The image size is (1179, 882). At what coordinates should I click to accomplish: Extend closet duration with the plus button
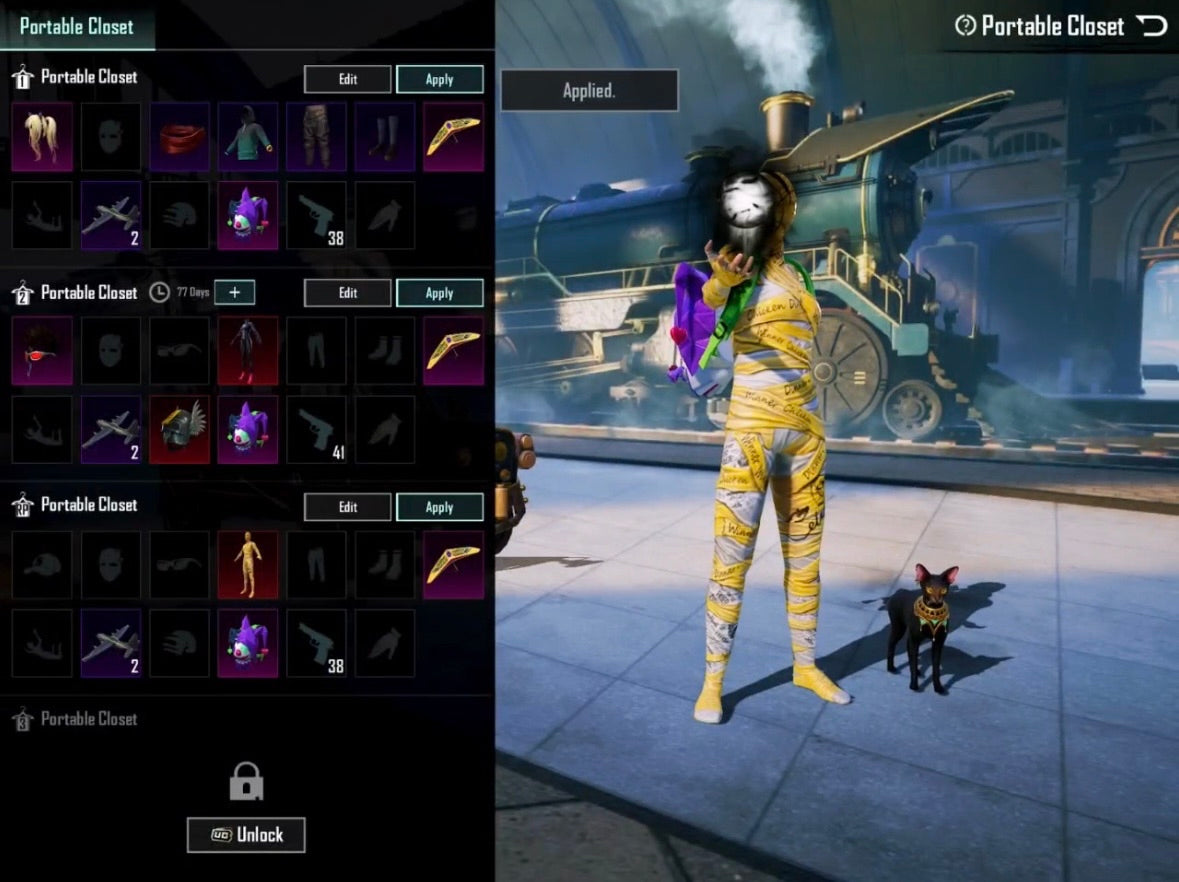coord(234,292)
